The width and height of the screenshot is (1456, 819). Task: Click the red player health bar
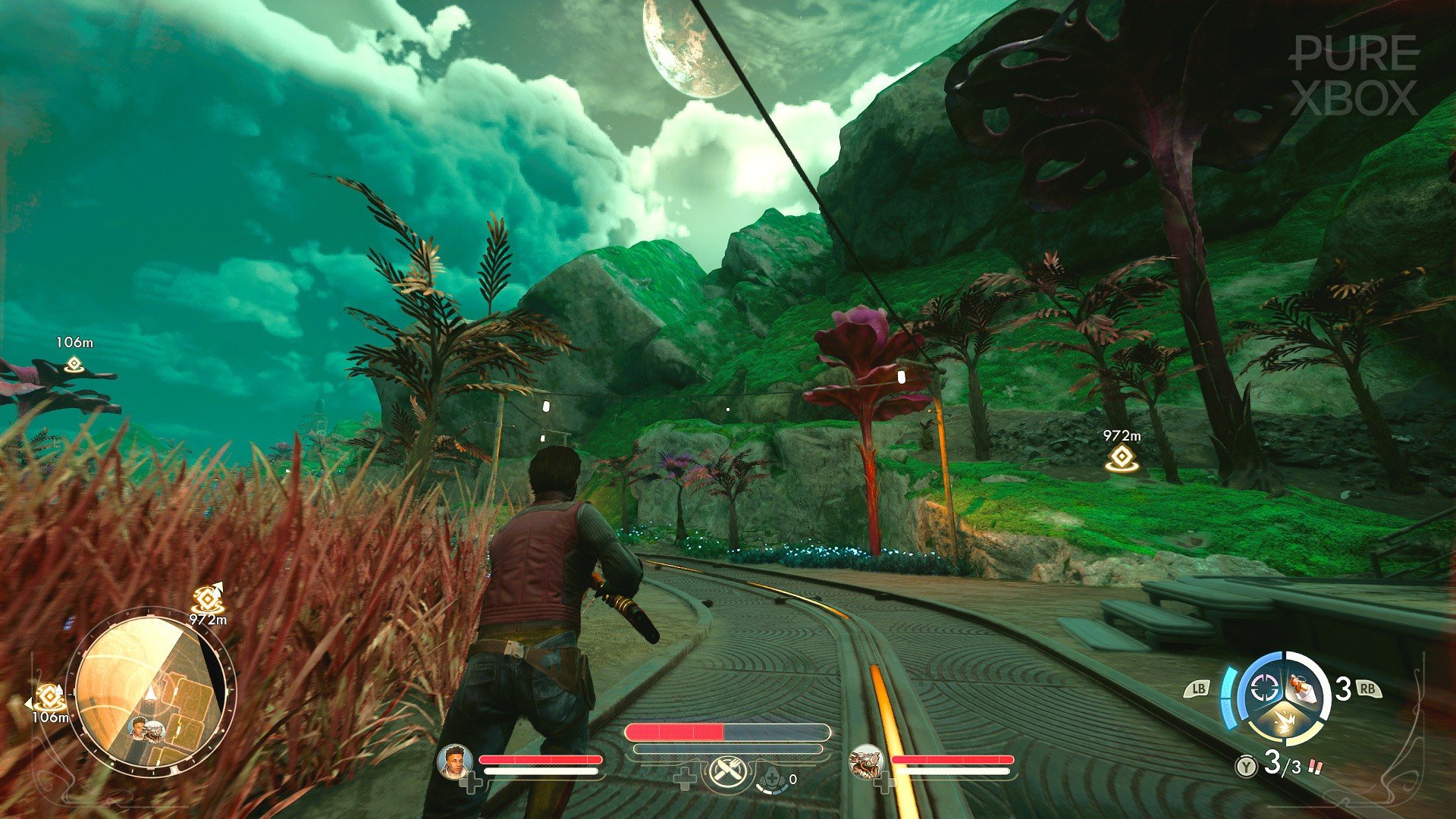coord(675,732)
